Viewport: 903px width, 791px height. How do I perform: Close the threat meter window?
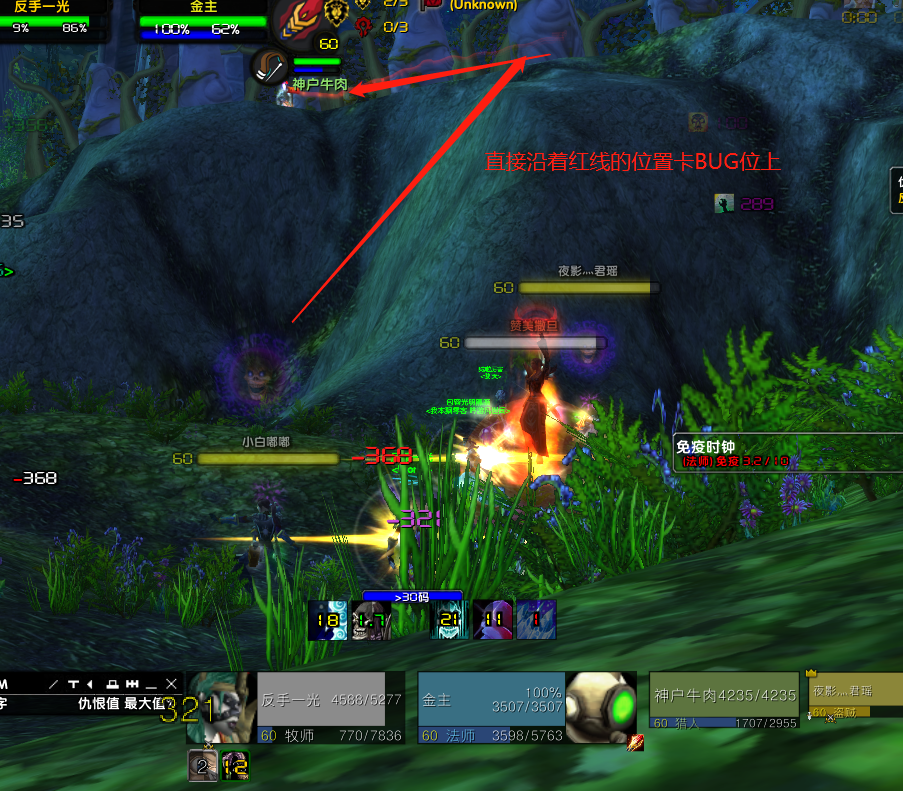(171, 684)
